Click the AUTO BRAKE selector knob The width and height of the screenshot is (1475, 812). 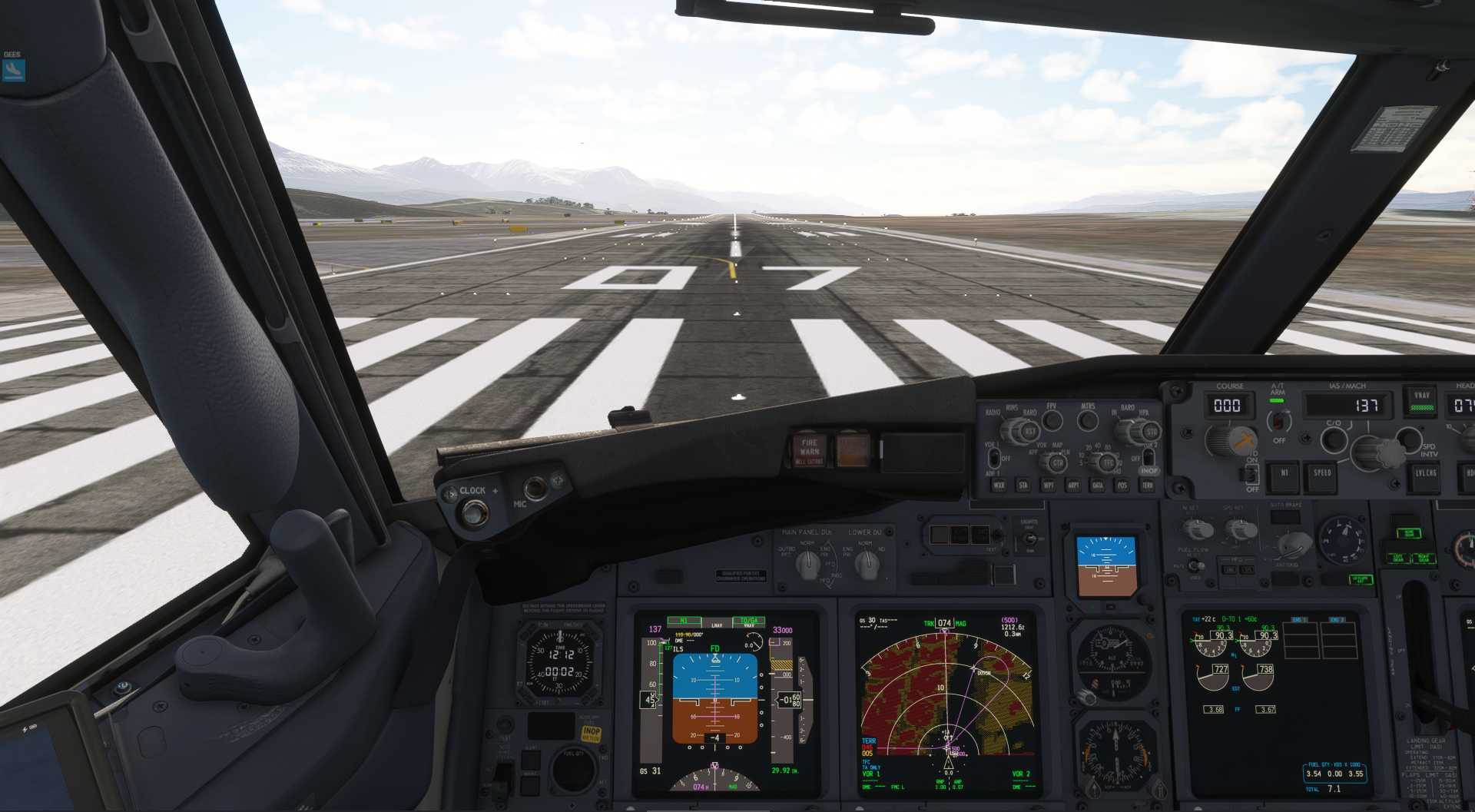pos(1292,545)
